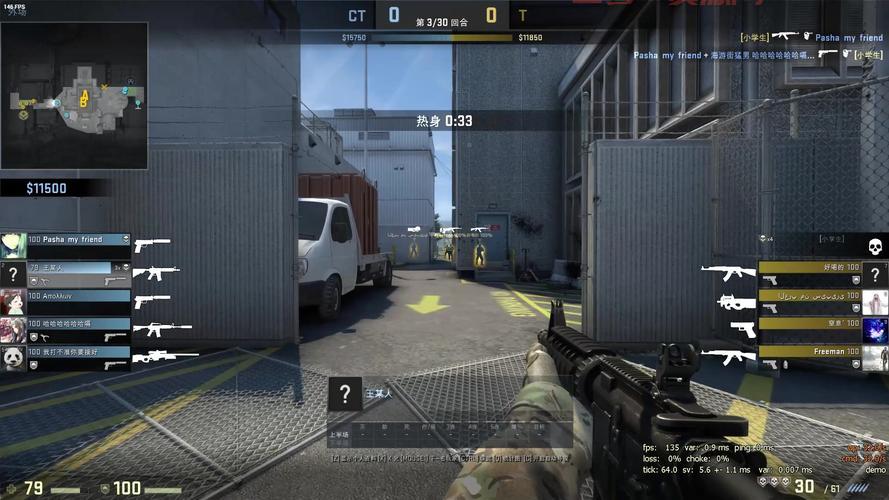Viewport: 889px width, 500px height.
Task: Click the radar minimap
Action: [x=75, y=95]
